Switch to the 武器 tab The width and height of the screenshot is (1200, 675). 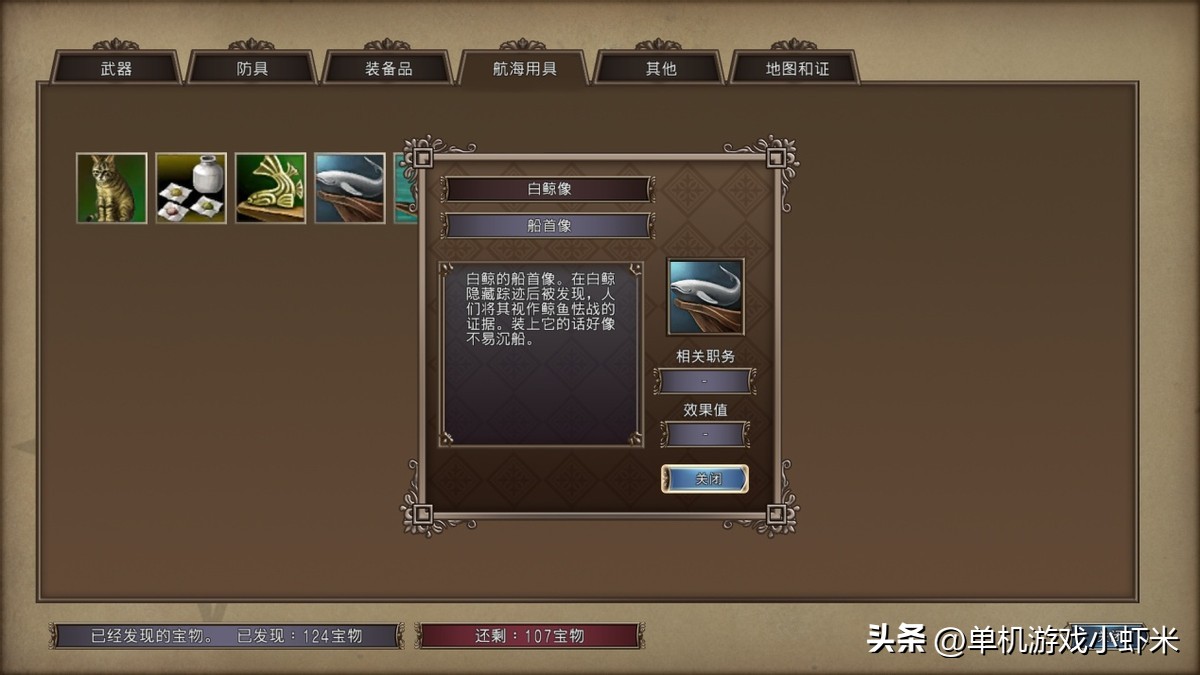click(116, 69)
